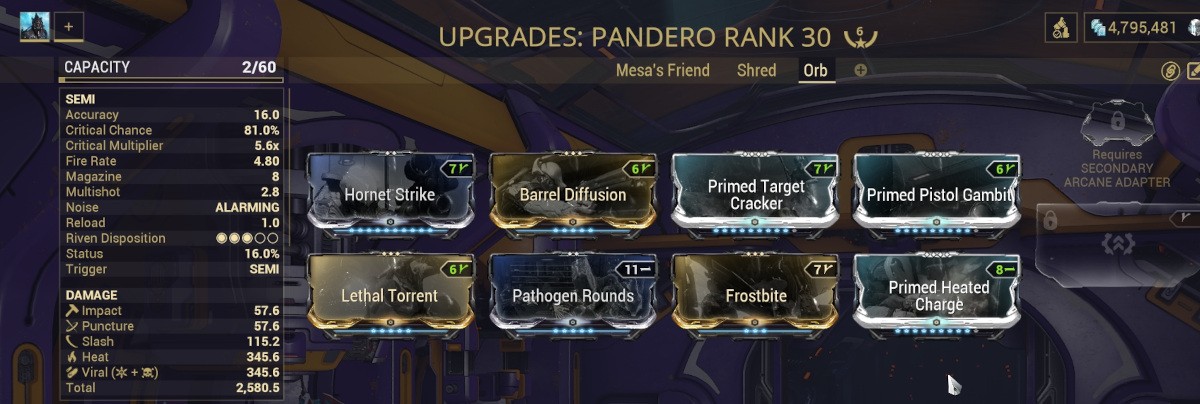The height and width of the screenshot is (404, 1200).
Task: Select the Orb config tab
Action: pyautogui.click(x=816, y=71)
